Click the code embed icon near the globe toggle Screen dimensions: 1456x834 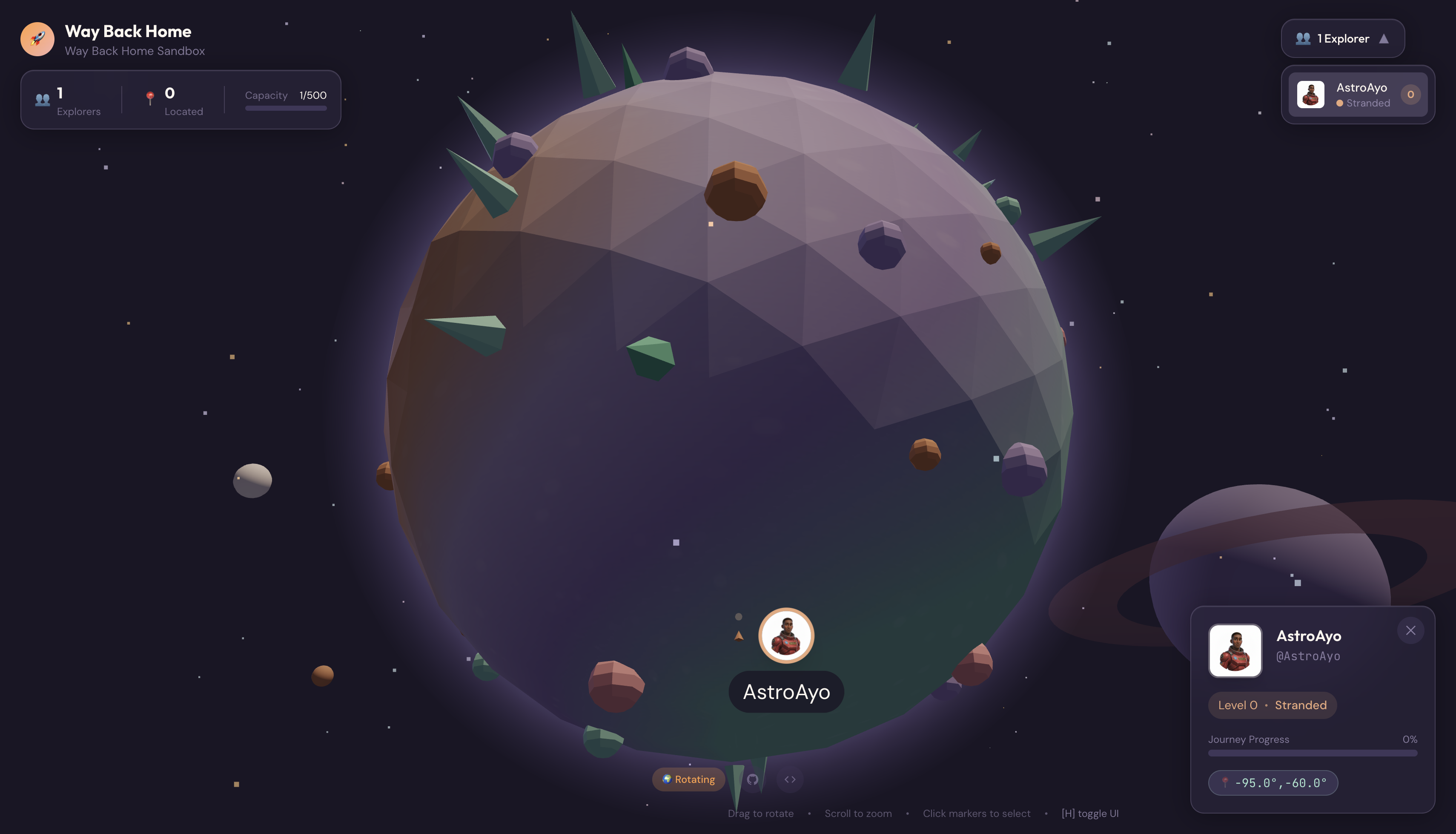tap(791, 779)
